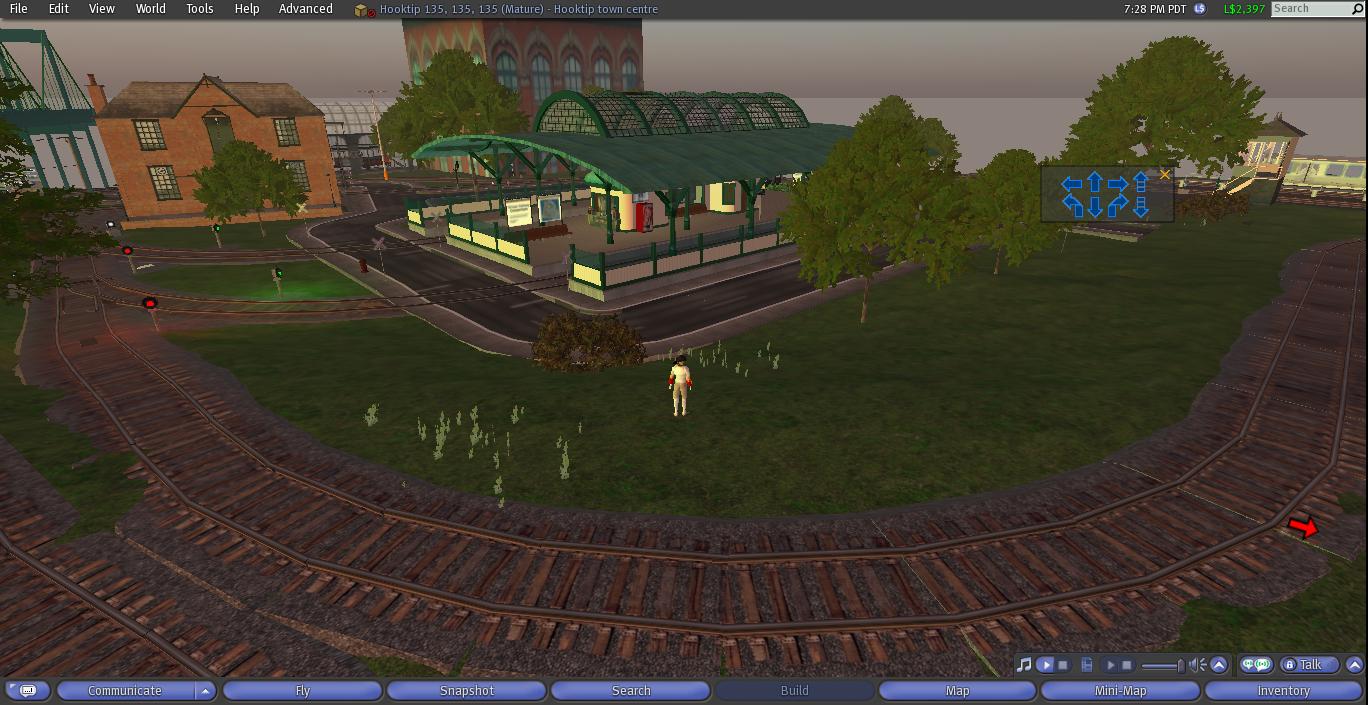Open the World menu

click(x=150, y=9)
